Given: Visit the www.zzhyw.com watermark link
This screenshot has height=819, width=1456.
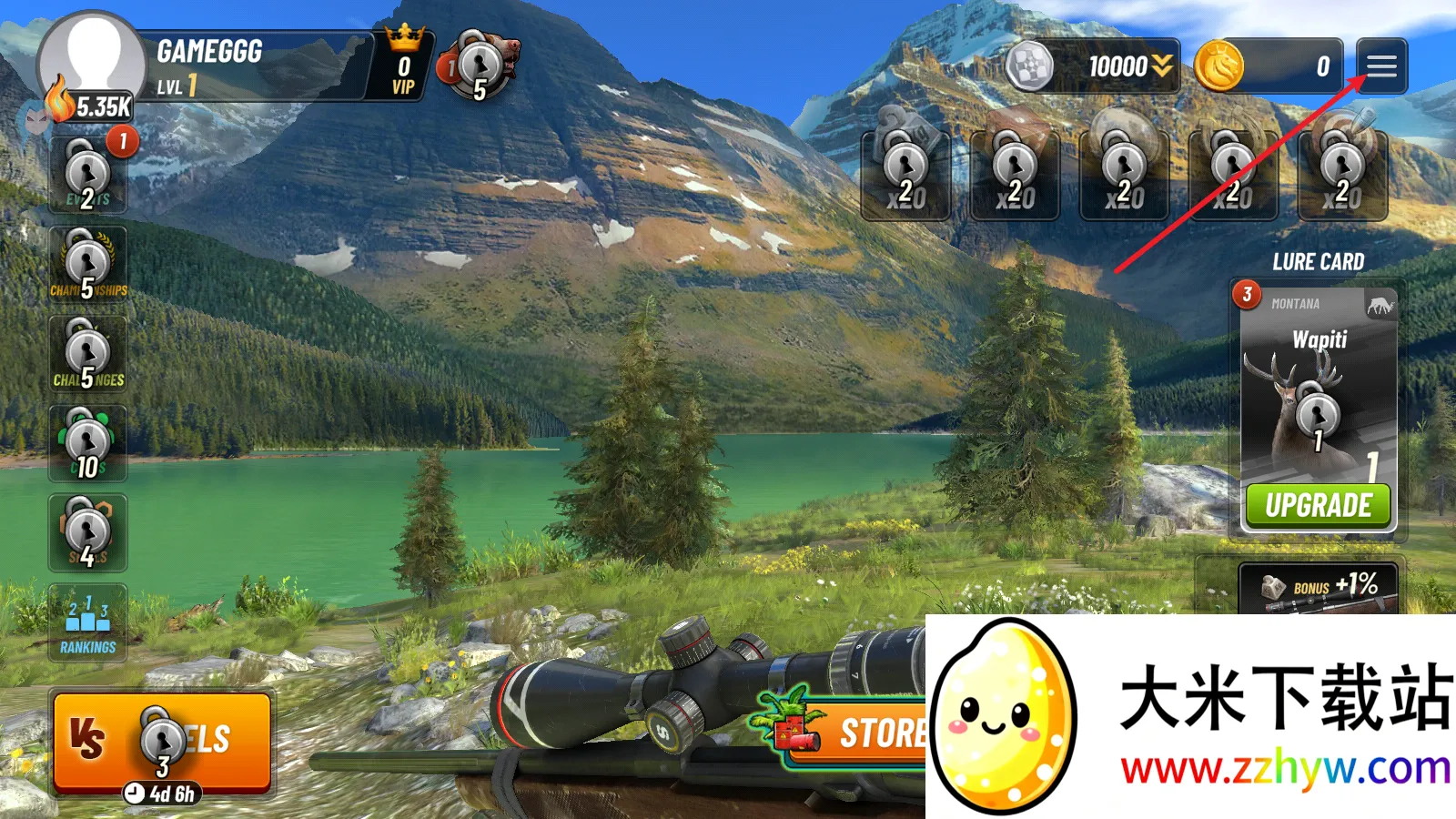Looking at the screenshot, I should click(x=1285, y=769).
